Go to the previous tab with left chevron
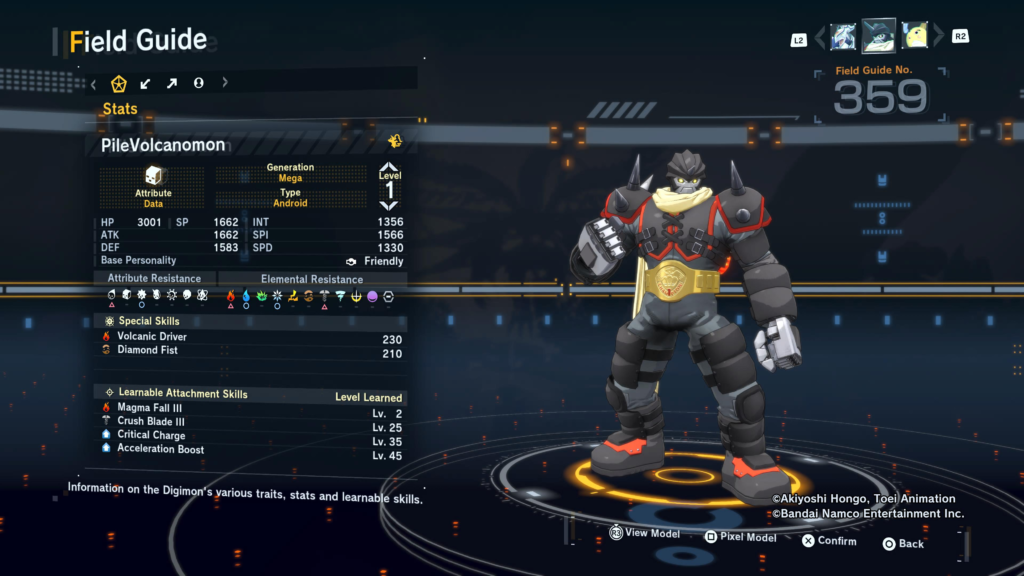Viewport: 1024px width, 576px height. (93, 83)
